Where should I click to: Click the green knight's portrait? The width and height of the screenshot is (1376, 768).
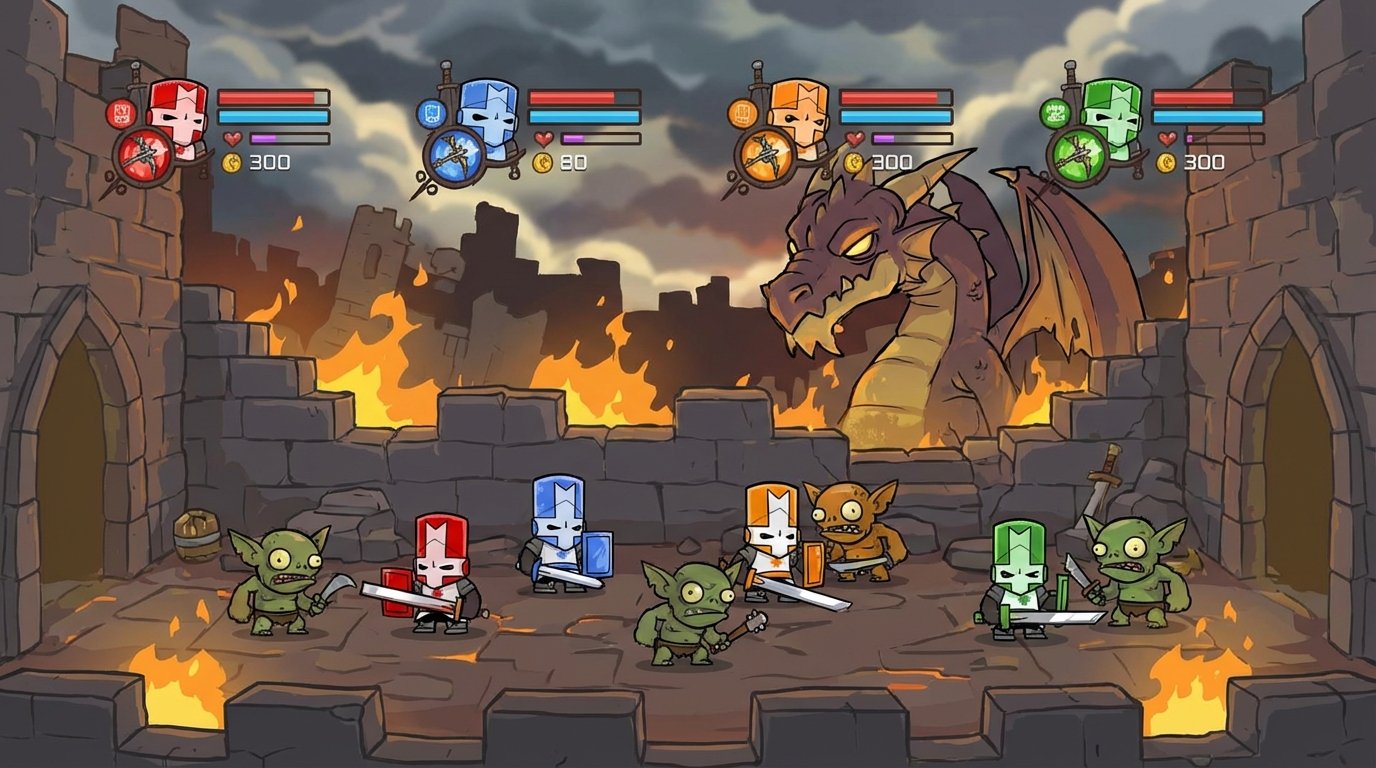point(1111,117)
